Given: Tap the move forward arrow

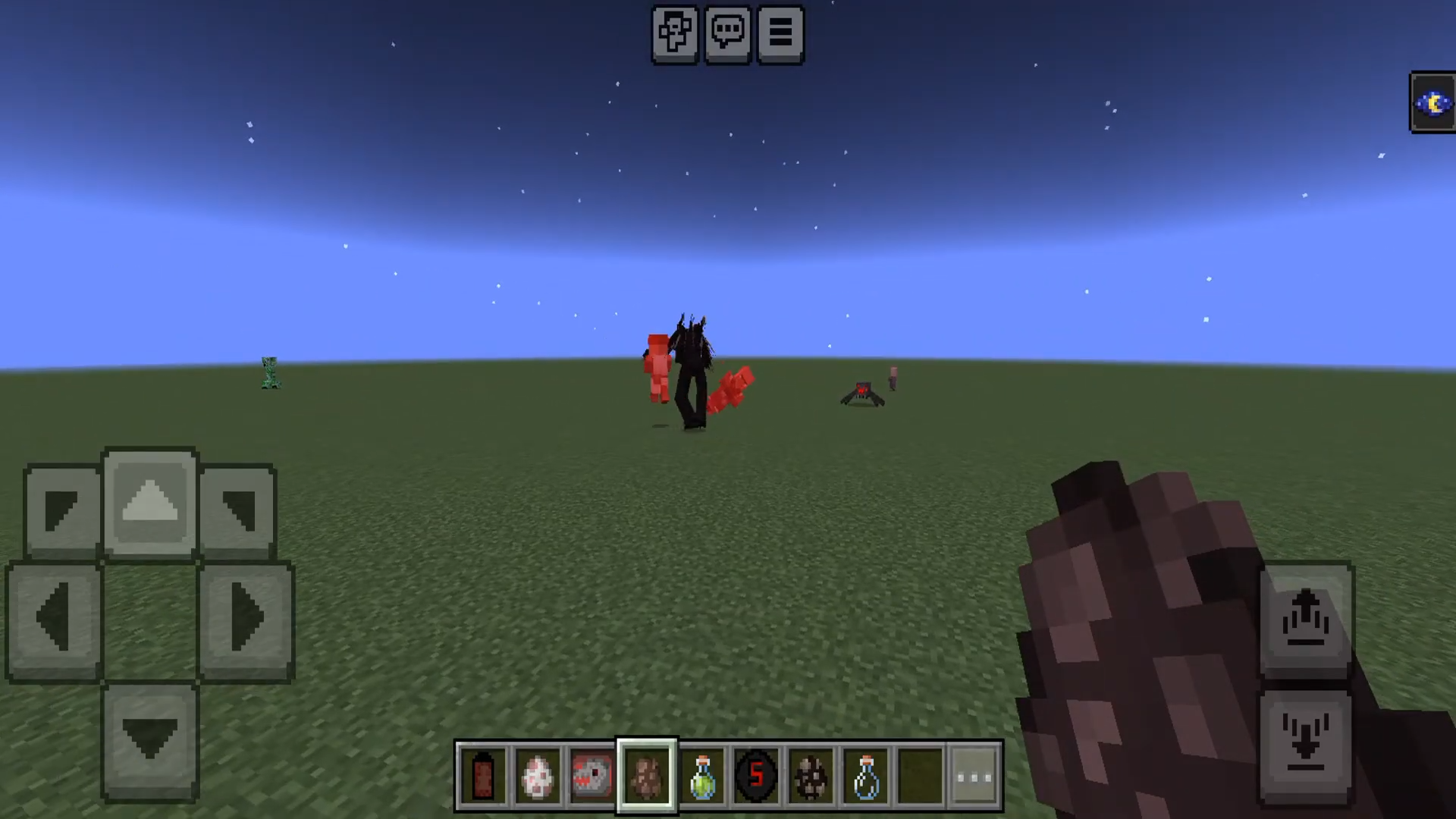Looking at the screenshot, I should (150, 503).
